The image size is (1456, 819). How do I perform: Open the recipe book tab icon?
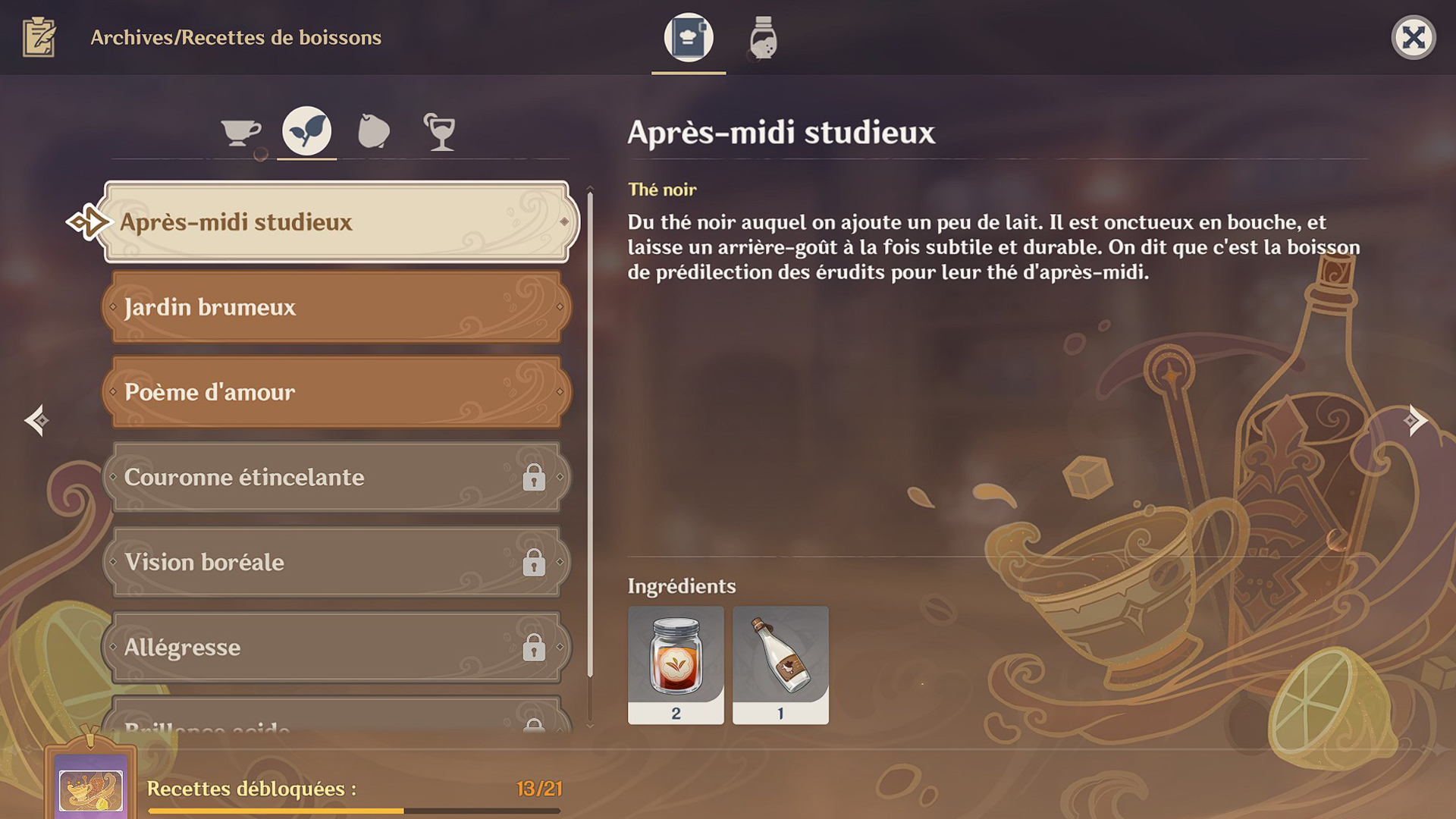687,38
